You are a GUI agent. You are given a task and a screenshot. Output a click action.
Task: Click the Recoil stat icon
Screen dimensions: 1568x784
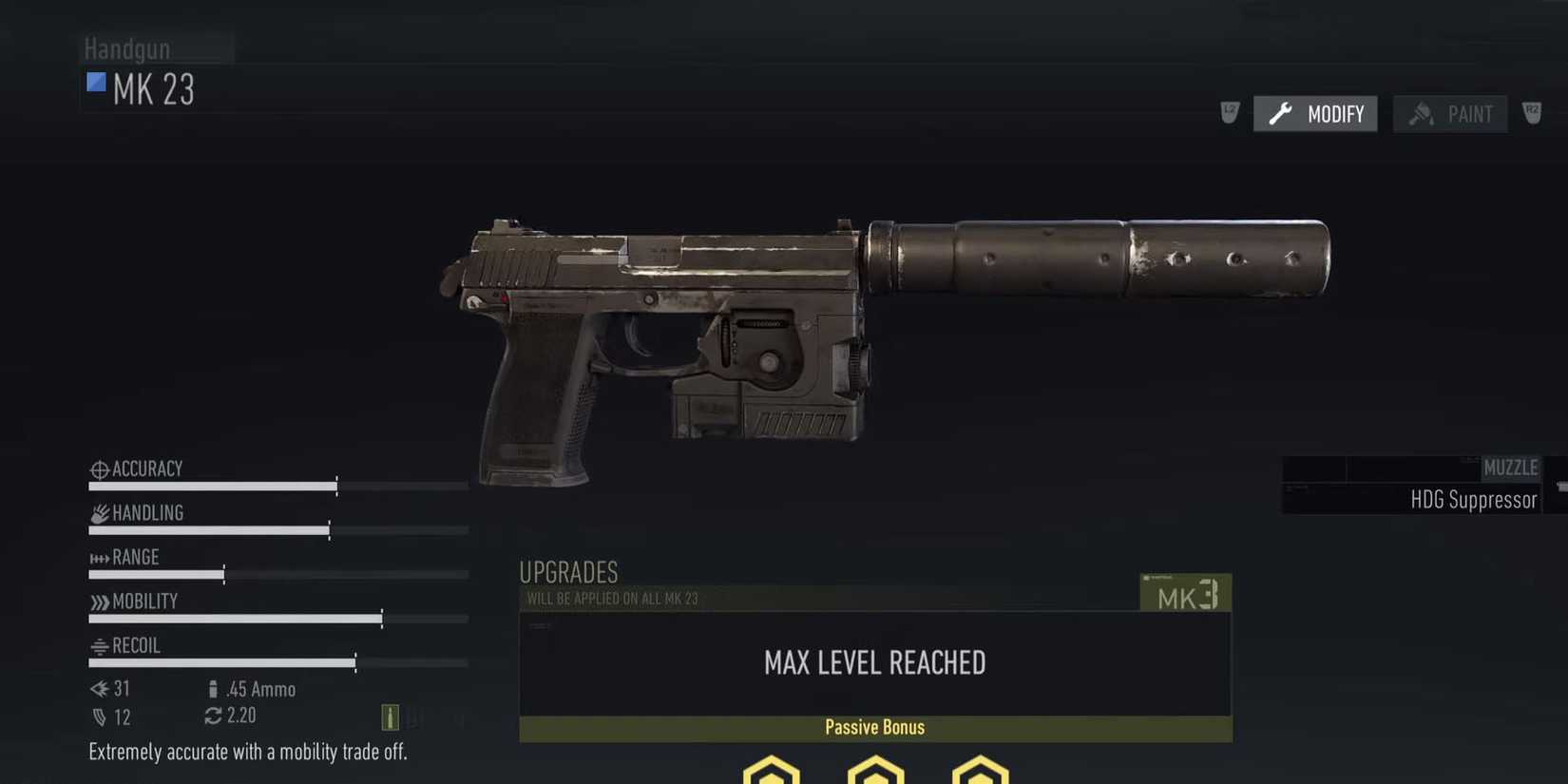(x=98, y=645)
